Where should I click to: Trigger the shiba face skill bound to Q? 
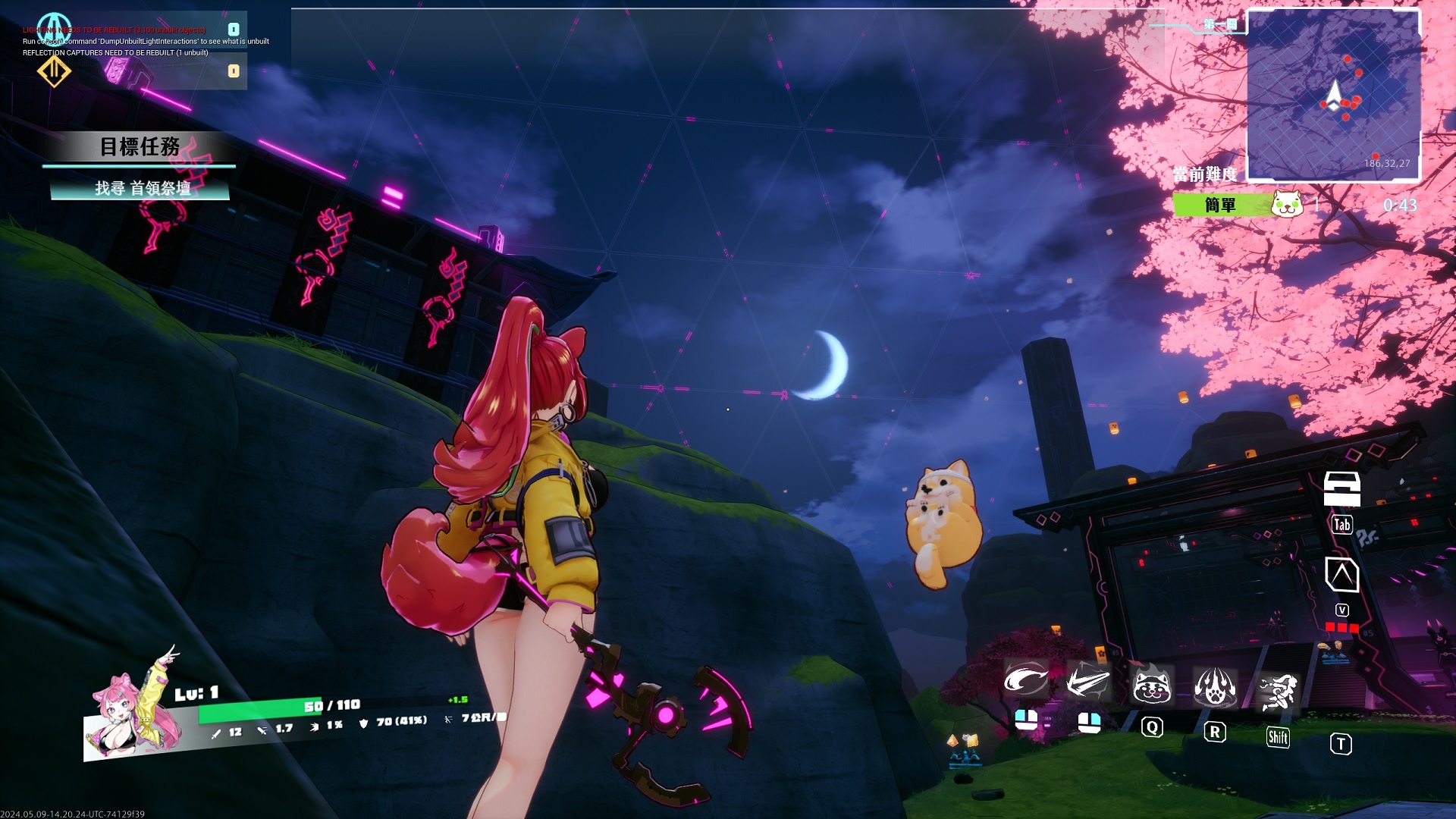1154,686
